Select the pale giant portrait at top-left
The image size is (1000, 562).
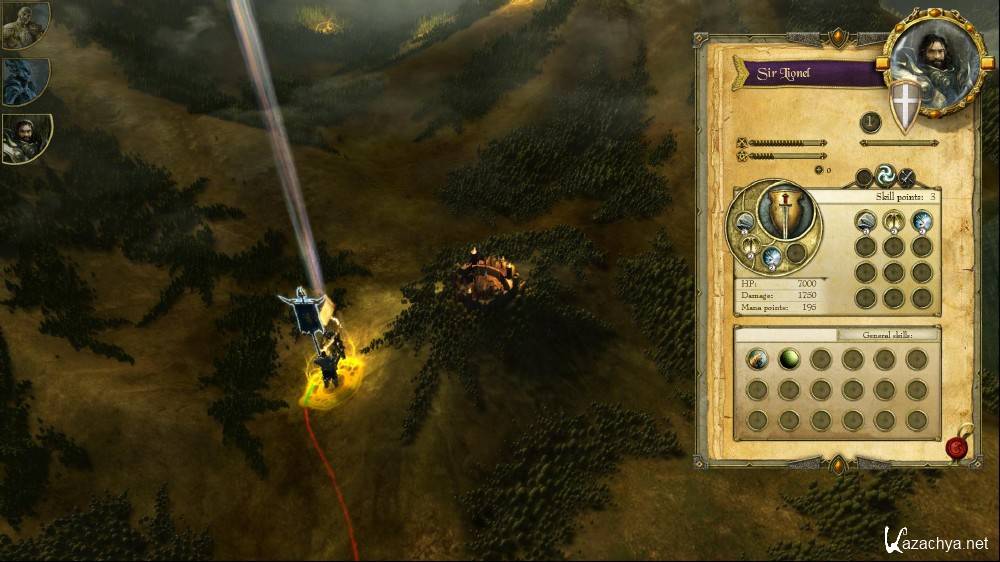(25, 26)
